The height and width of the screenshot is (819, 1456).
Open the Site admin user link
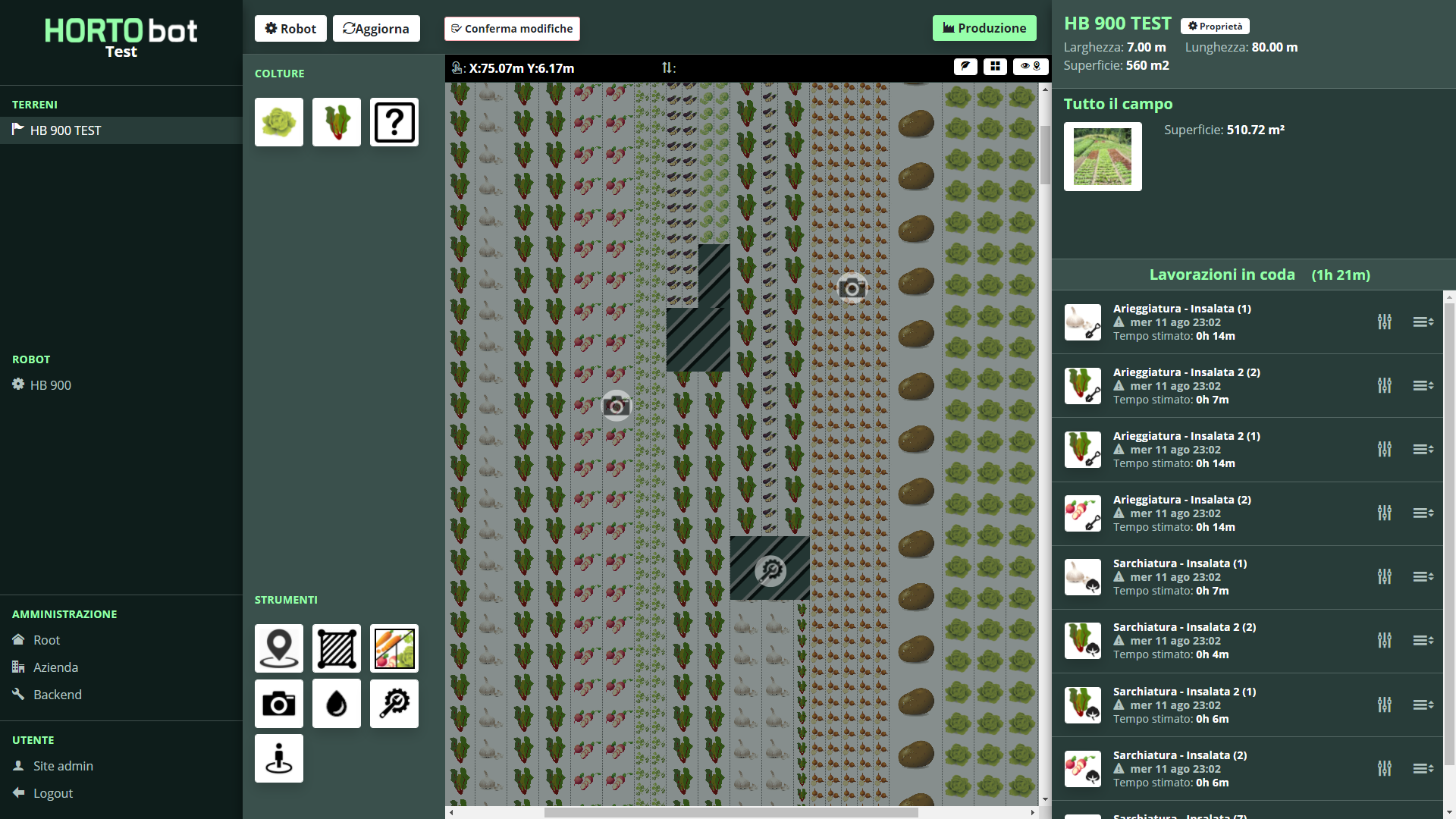pos(63,766)
